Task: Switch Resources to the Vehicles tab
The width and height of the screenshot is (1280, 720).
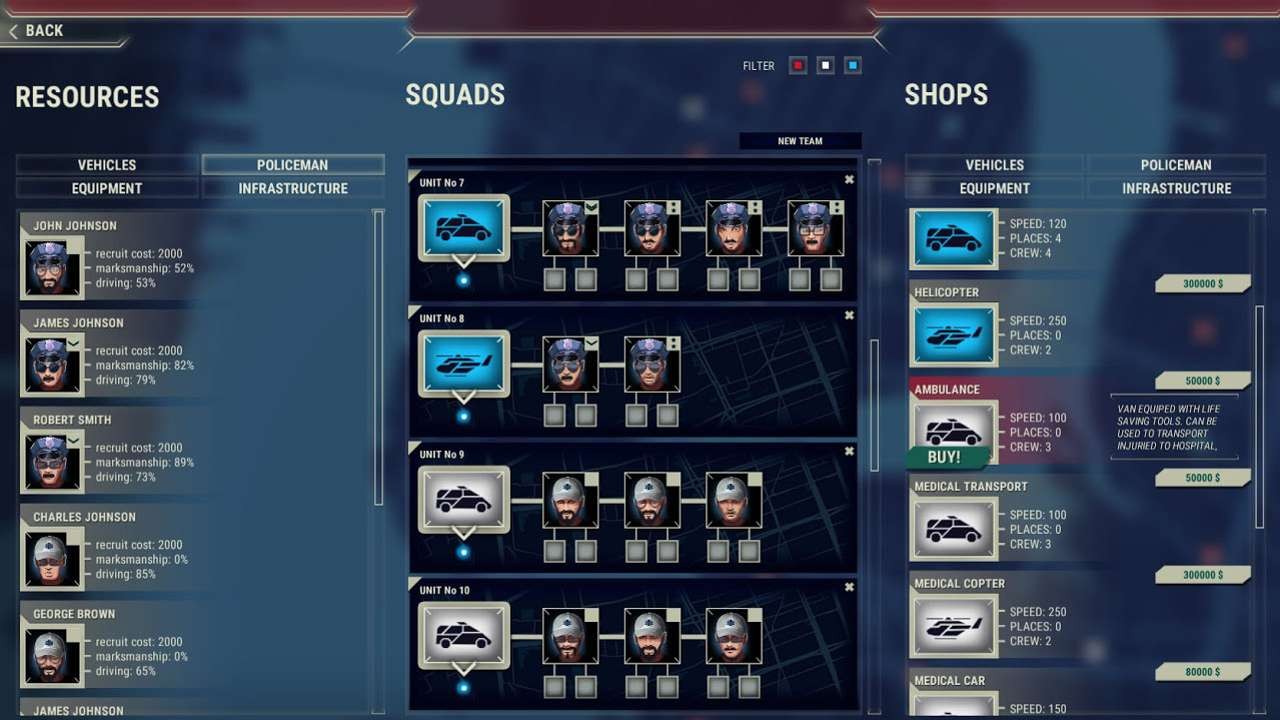Action: 107,165
